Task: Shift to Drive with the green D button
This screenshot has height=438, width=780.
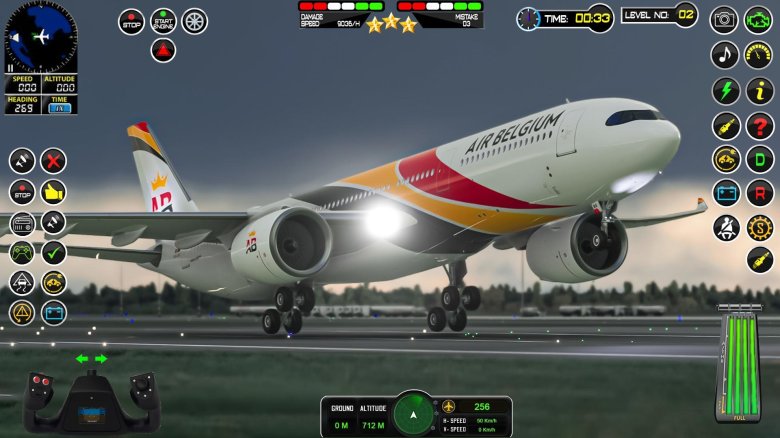Action: pyautogui.click(x=760, y=159)
